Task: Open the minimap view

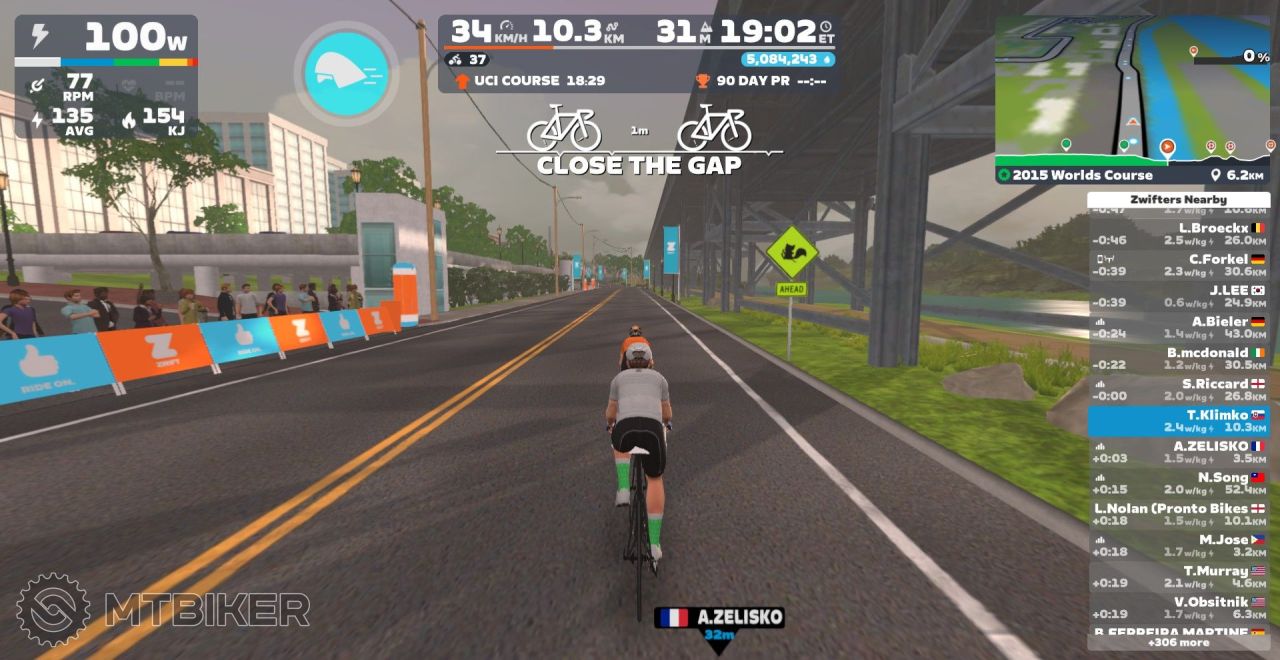Action: tap(1132, 88)
